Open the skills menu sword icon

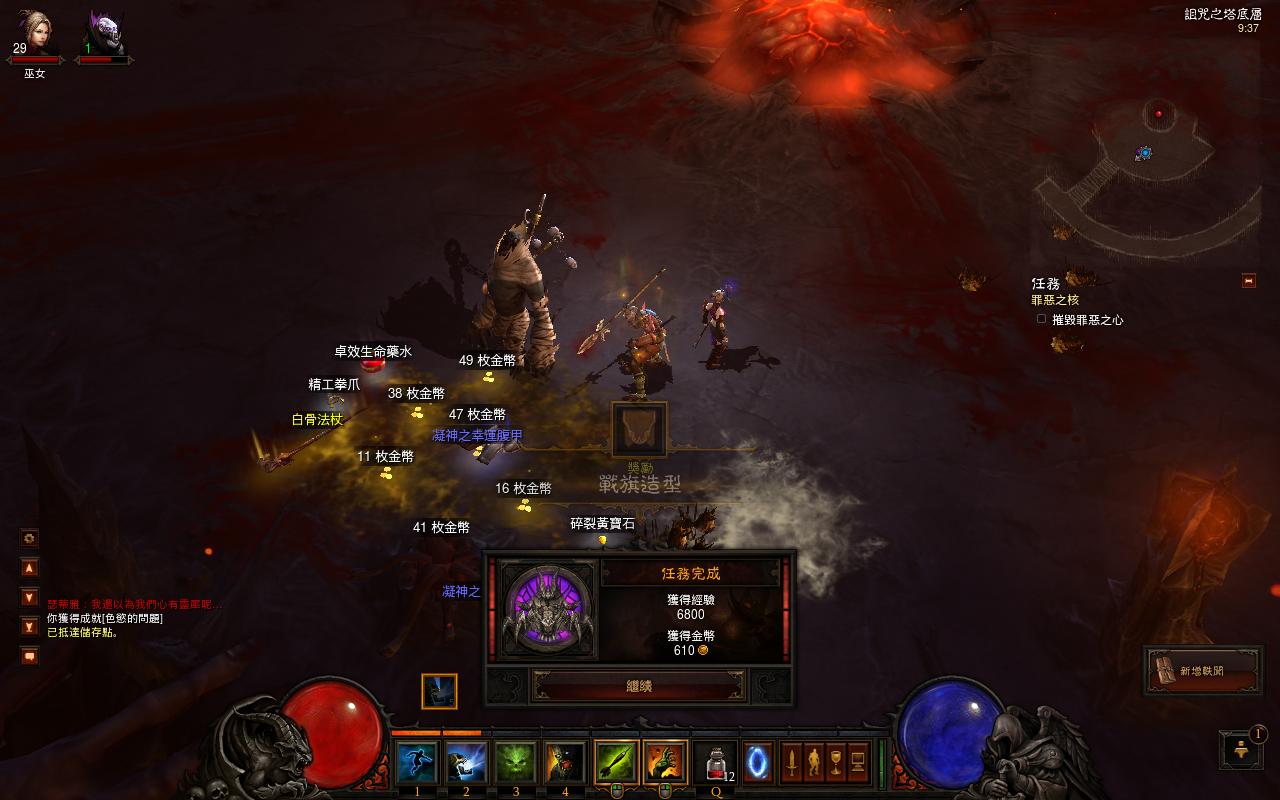coord(791,763)
